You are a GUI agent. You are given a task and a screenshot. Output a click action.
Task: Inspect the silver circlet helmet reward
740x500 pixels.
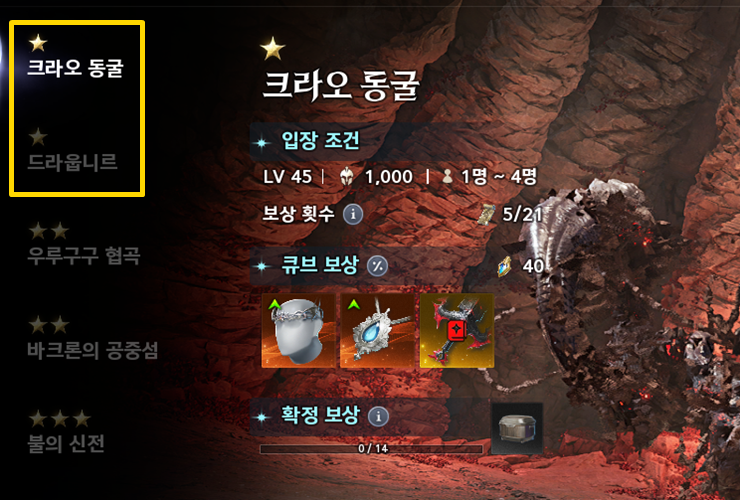coord(298,331)
